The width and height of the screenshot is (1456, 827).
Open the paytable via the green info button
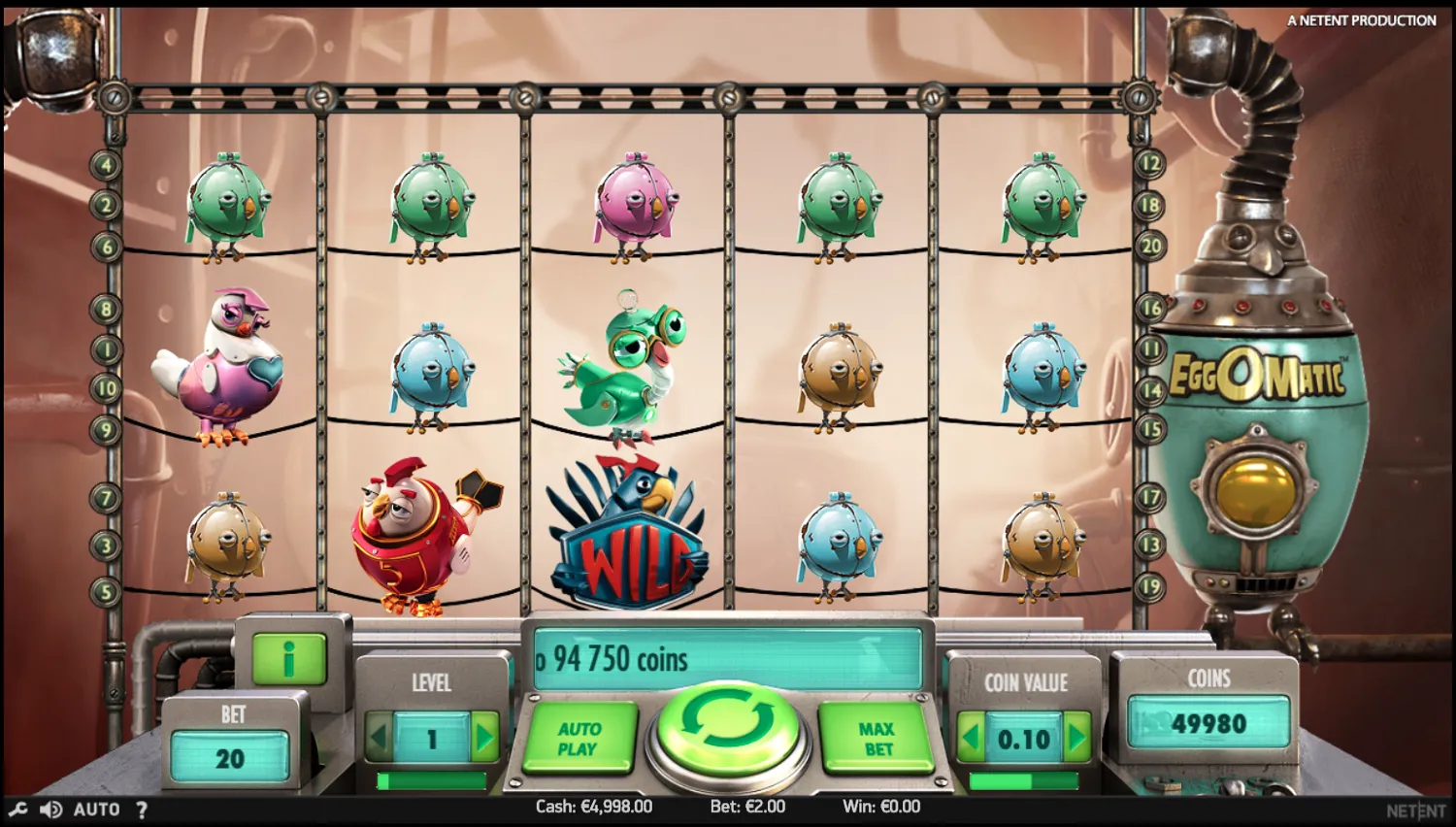coord(286,658)
